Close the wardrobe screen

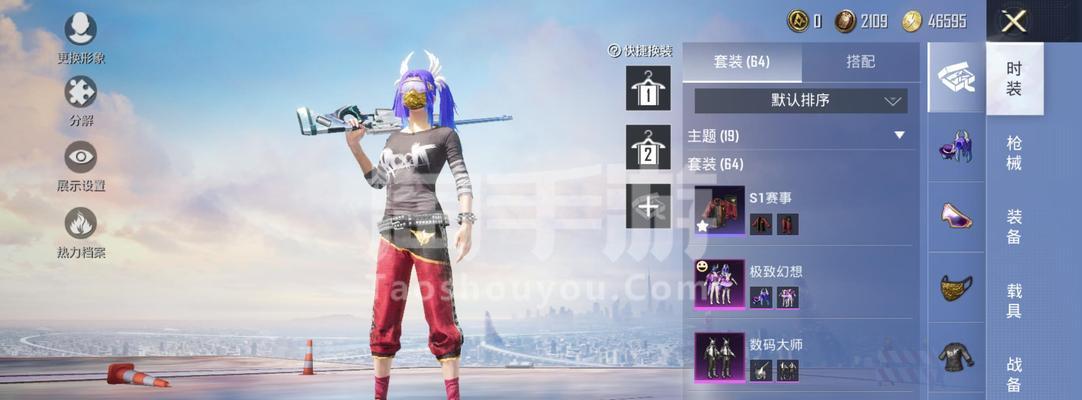tap(1014, 20)
